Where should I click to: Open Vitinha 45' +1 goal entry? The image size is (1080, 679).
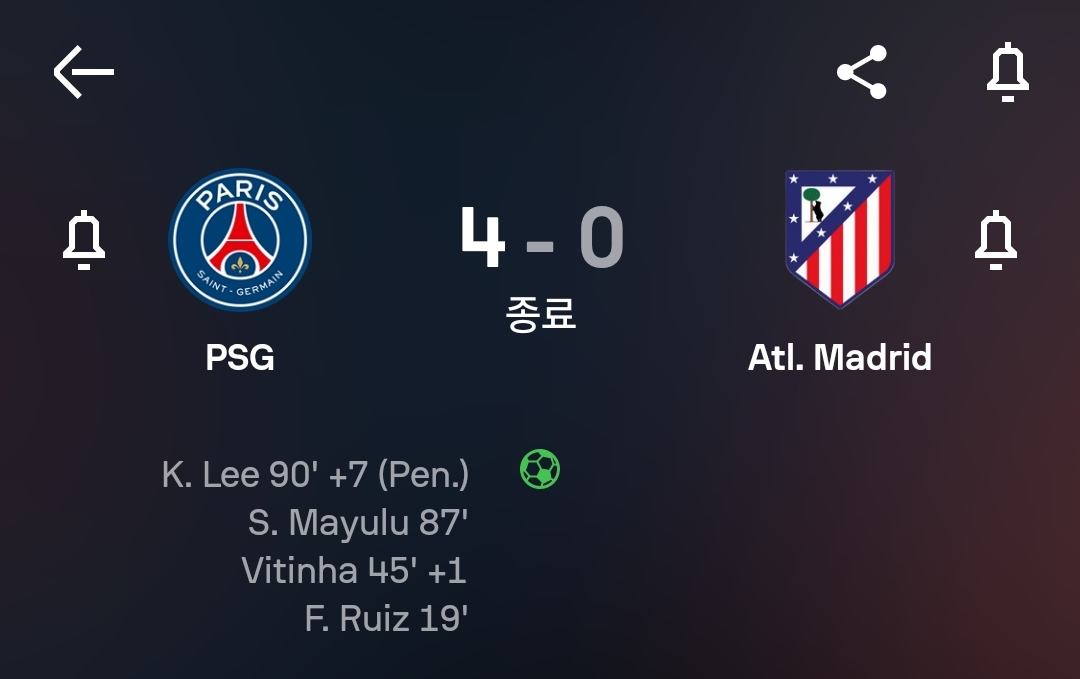coord(354,570)
